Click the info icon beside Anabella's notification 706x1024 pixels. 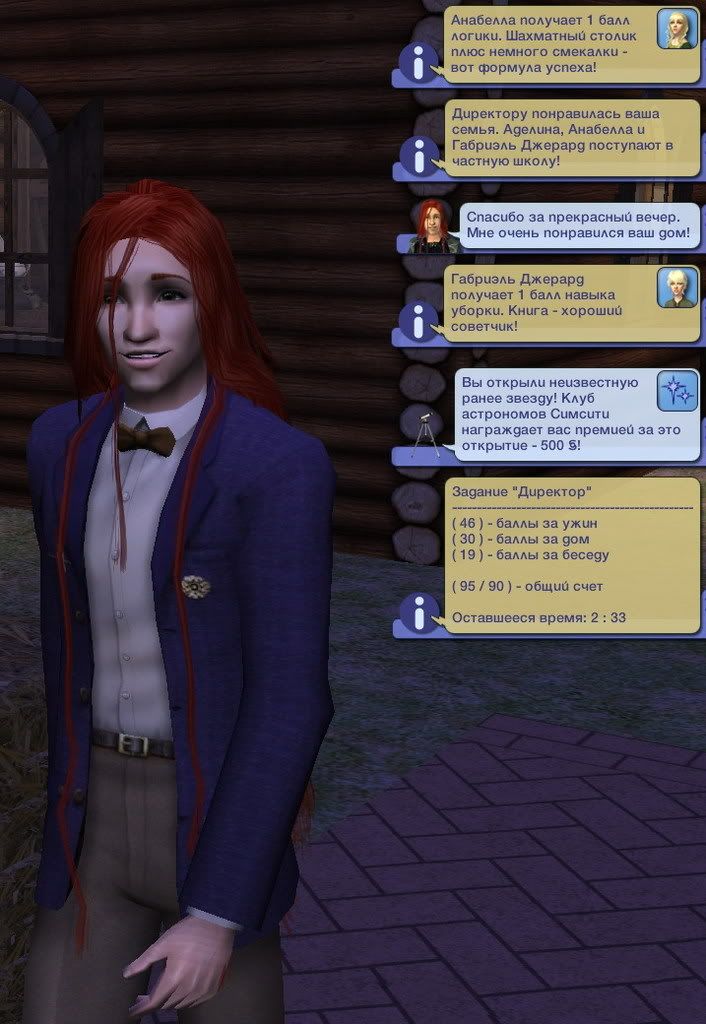pyautogui.click(x=418, y=63)
